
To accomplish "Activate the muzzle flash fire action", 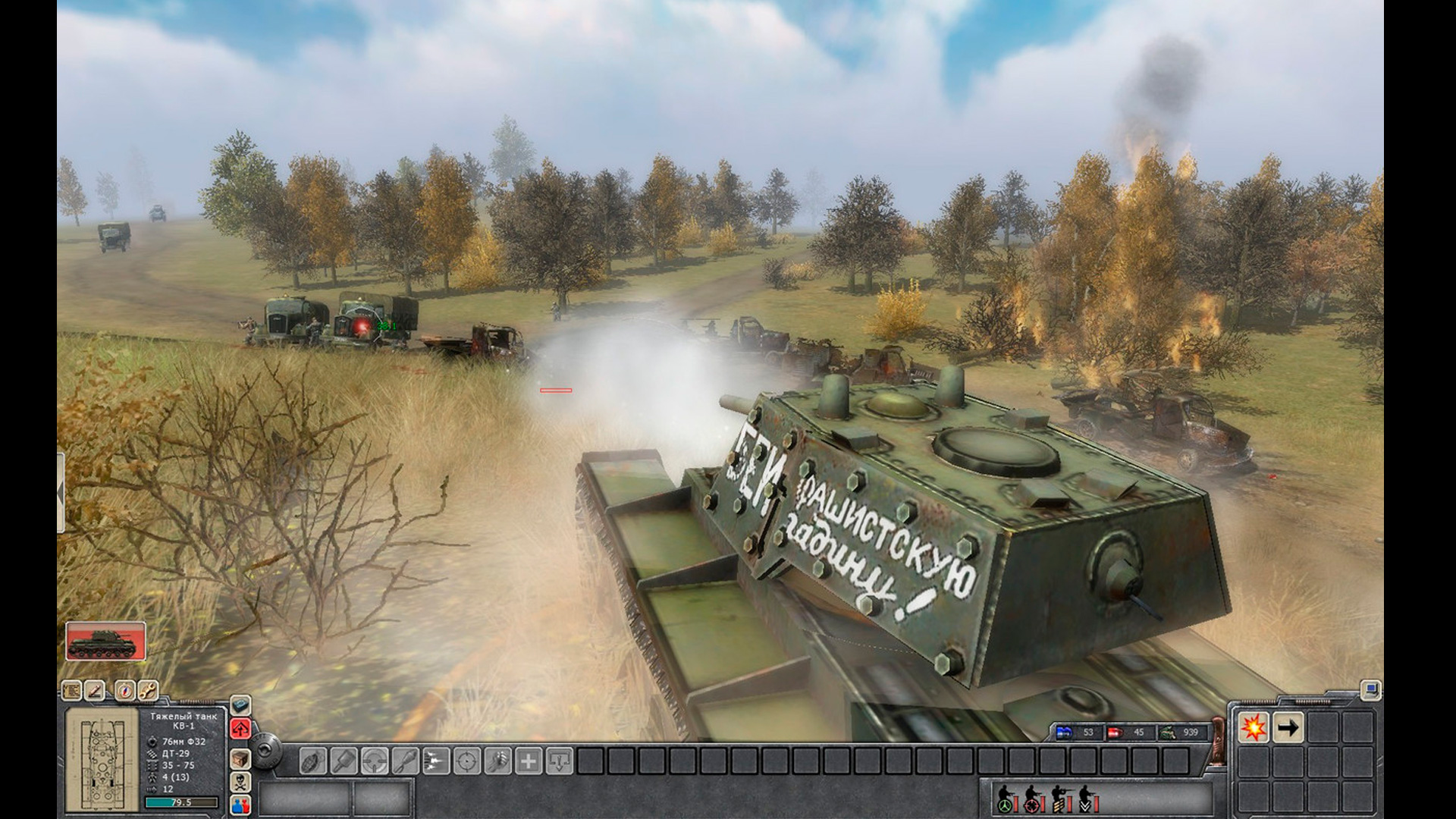I will click(435, 760).
